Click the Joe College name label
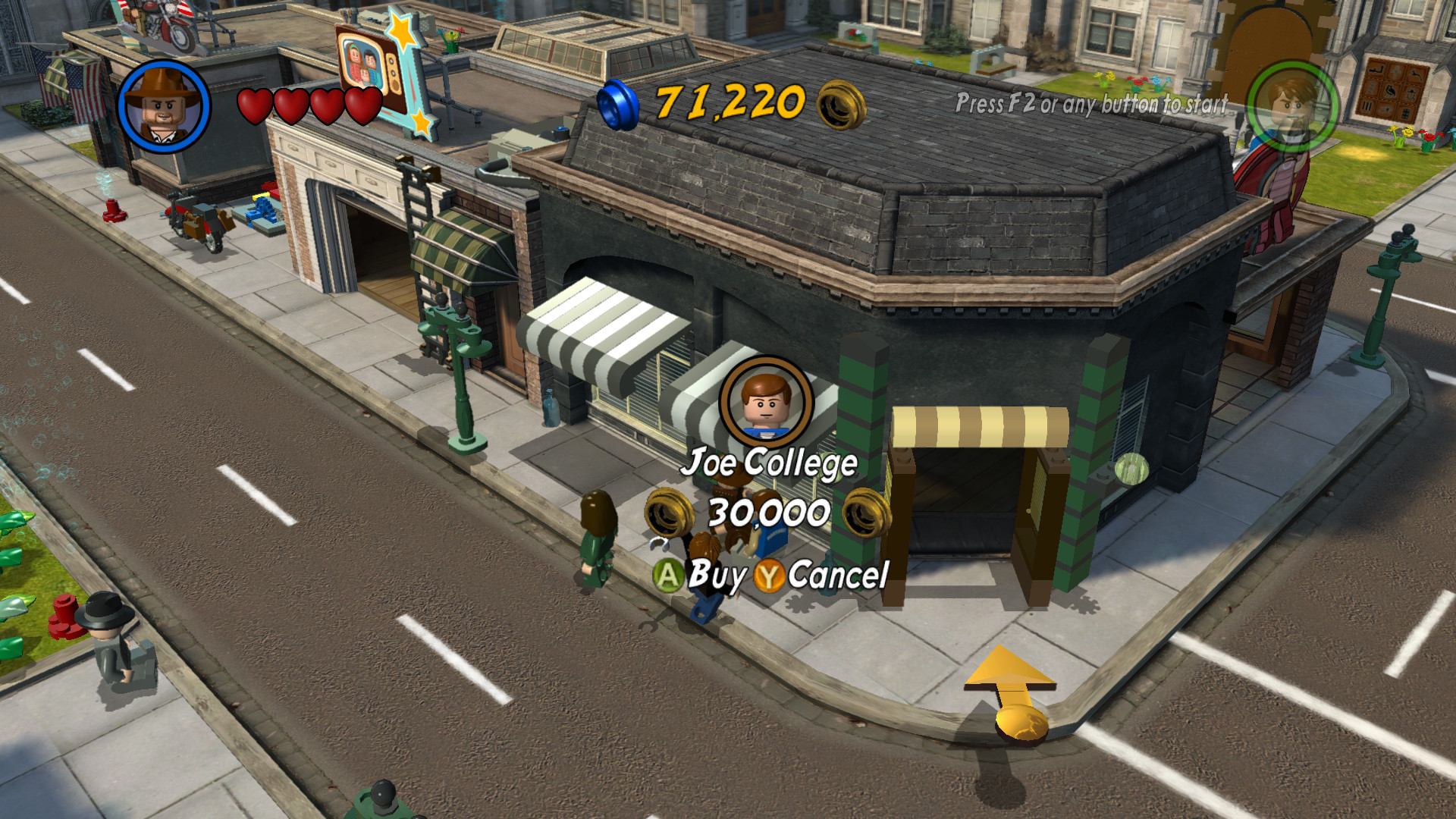The image size is (1456, 819). [771, 463]
